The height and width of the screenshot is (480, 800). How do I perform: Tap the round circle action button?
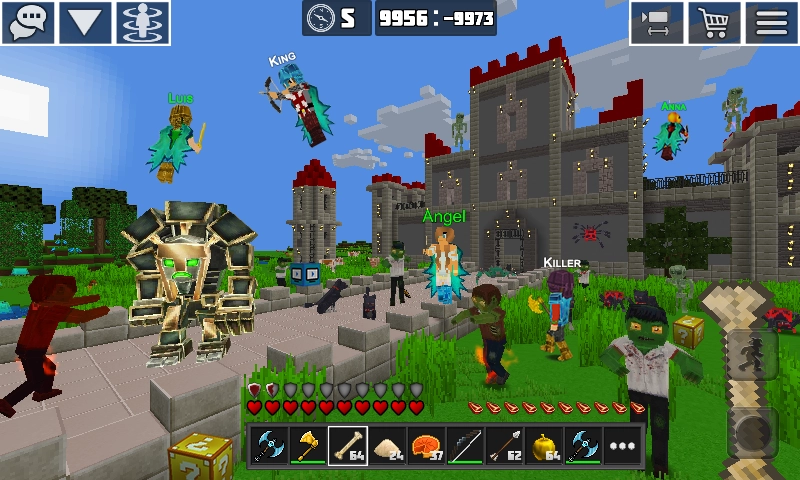click(x=750, y=432)
